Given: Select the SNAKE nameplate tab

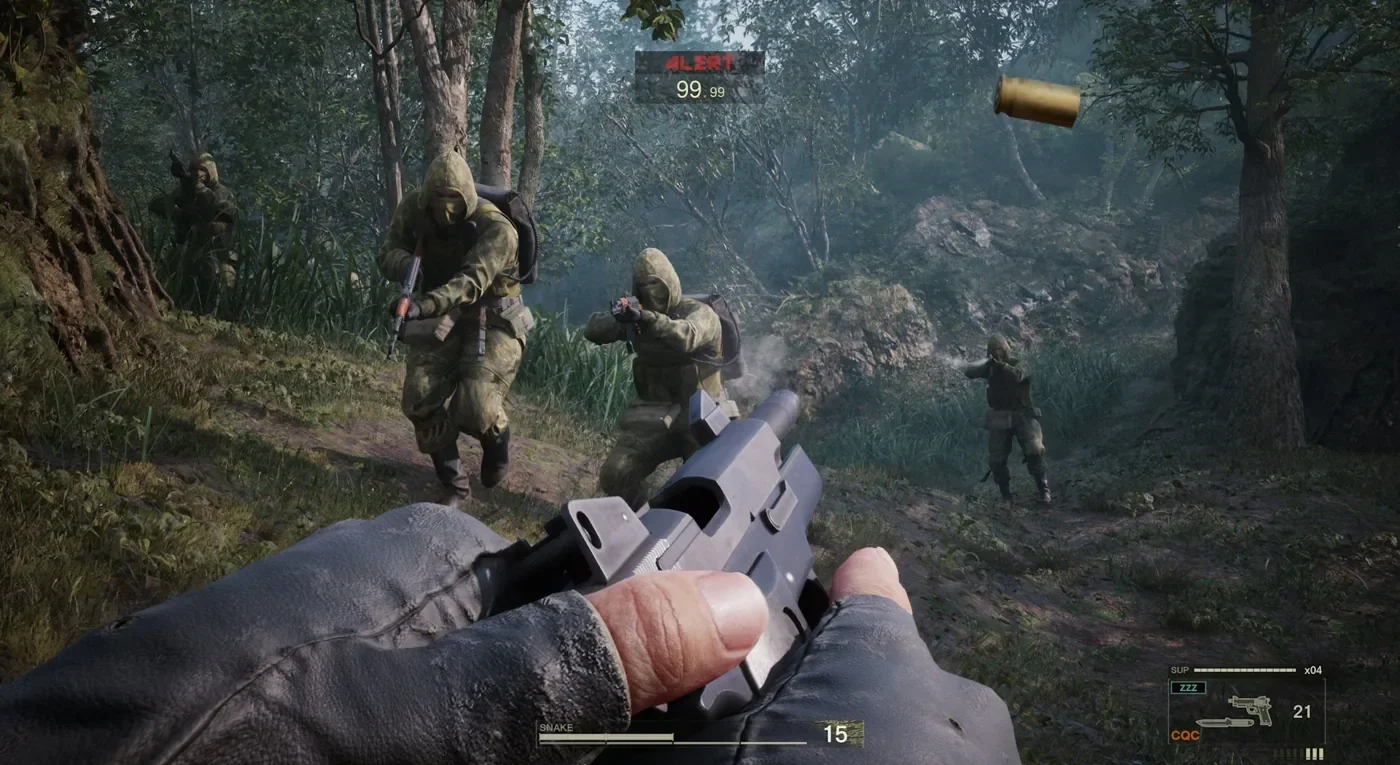Looking at the screenshot, I should [555, 725].
